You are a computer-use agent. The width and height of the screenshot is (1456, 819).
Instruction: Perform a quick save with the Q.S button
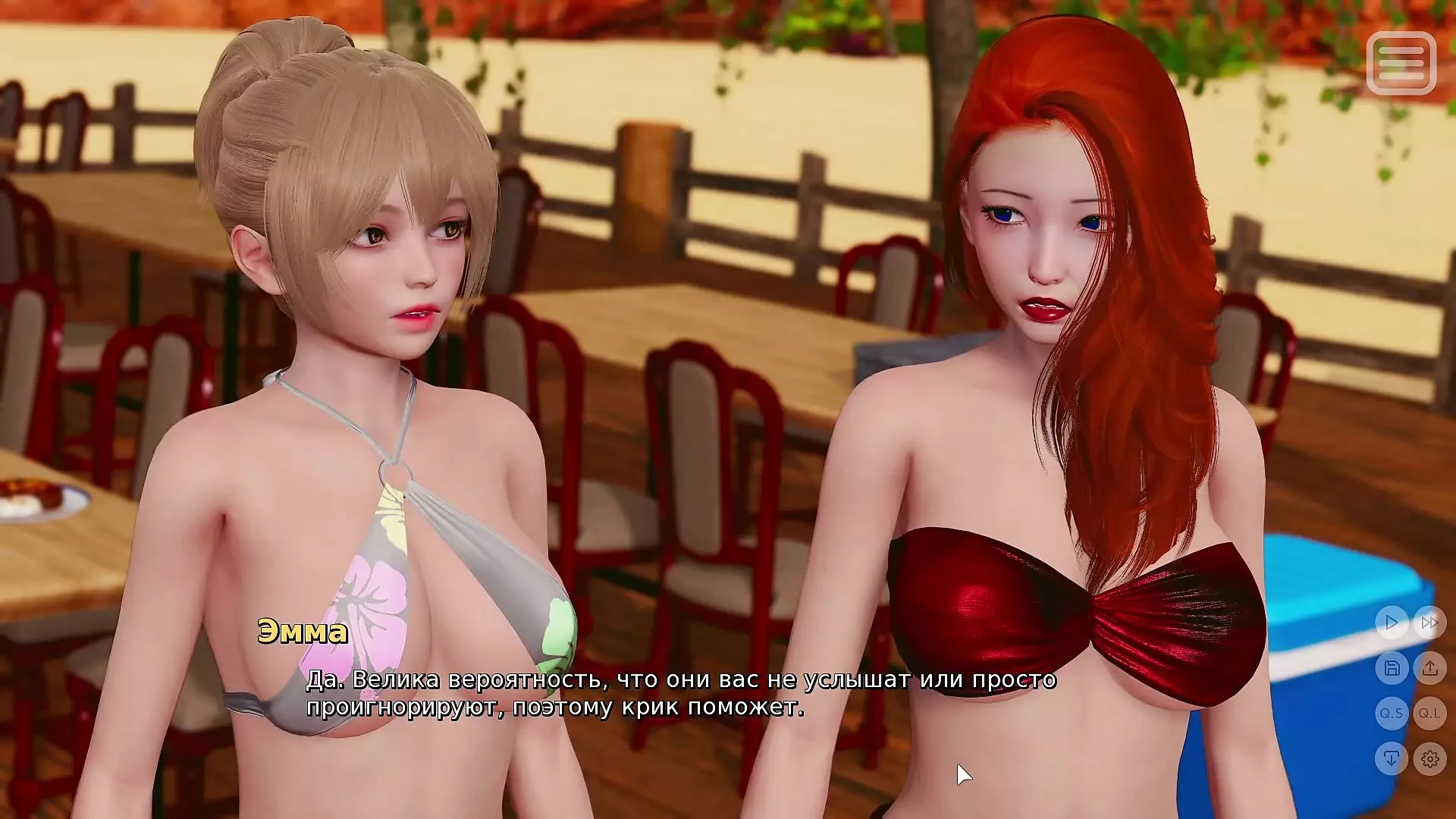(1392, 714)
